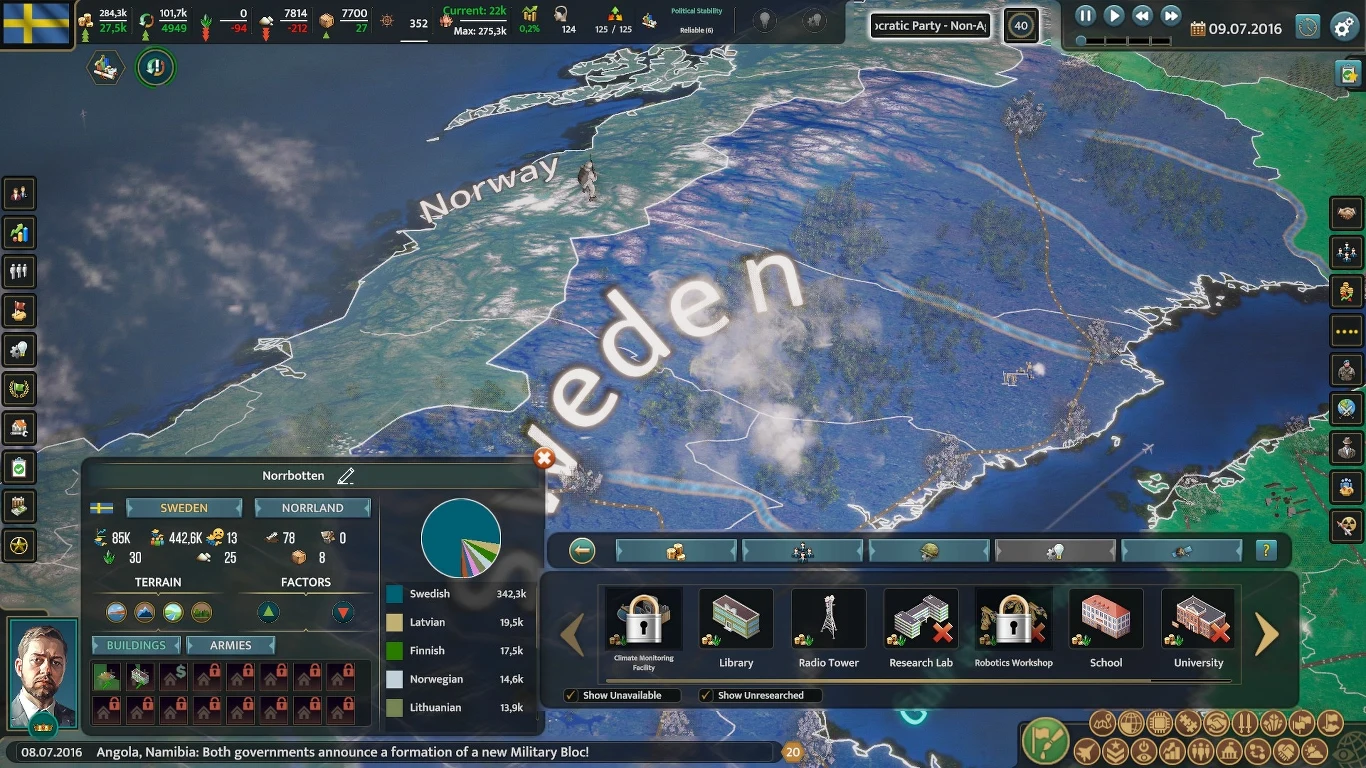
Task: Click the pencil to rename Norrbotten
Action: 347,475
